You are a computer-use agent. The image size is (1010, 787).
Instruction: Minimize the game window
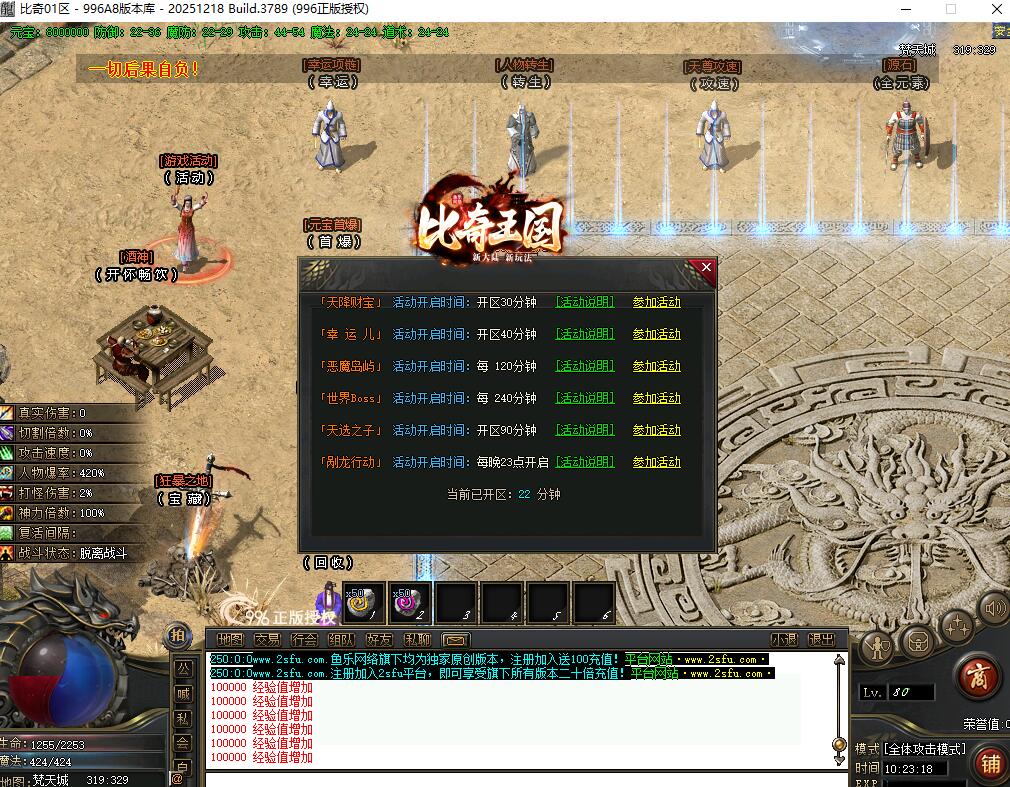(904, 9)
